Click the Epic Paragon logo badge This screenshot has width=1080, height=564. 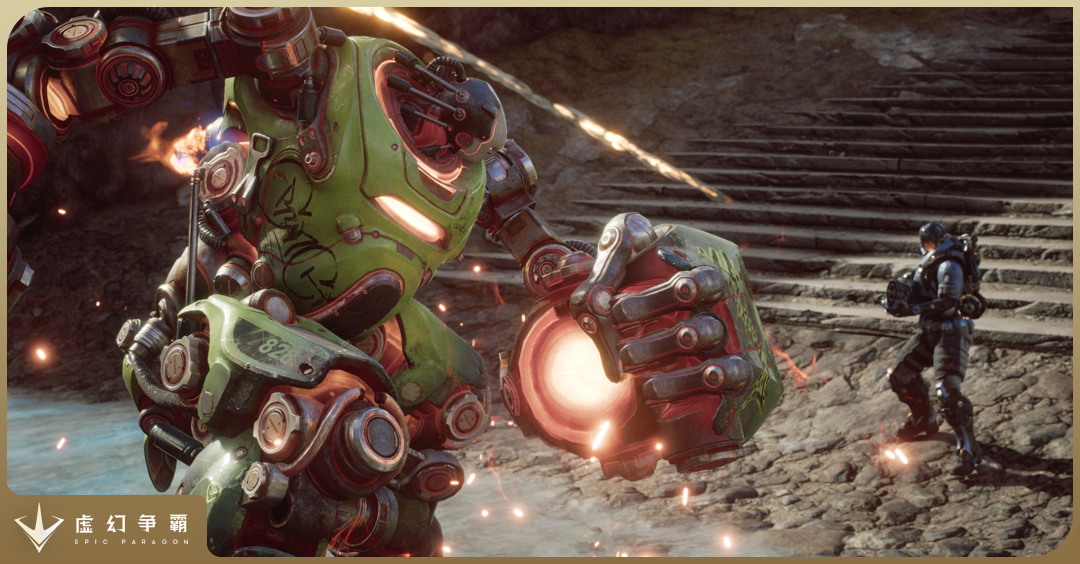[x=103, y=527]
